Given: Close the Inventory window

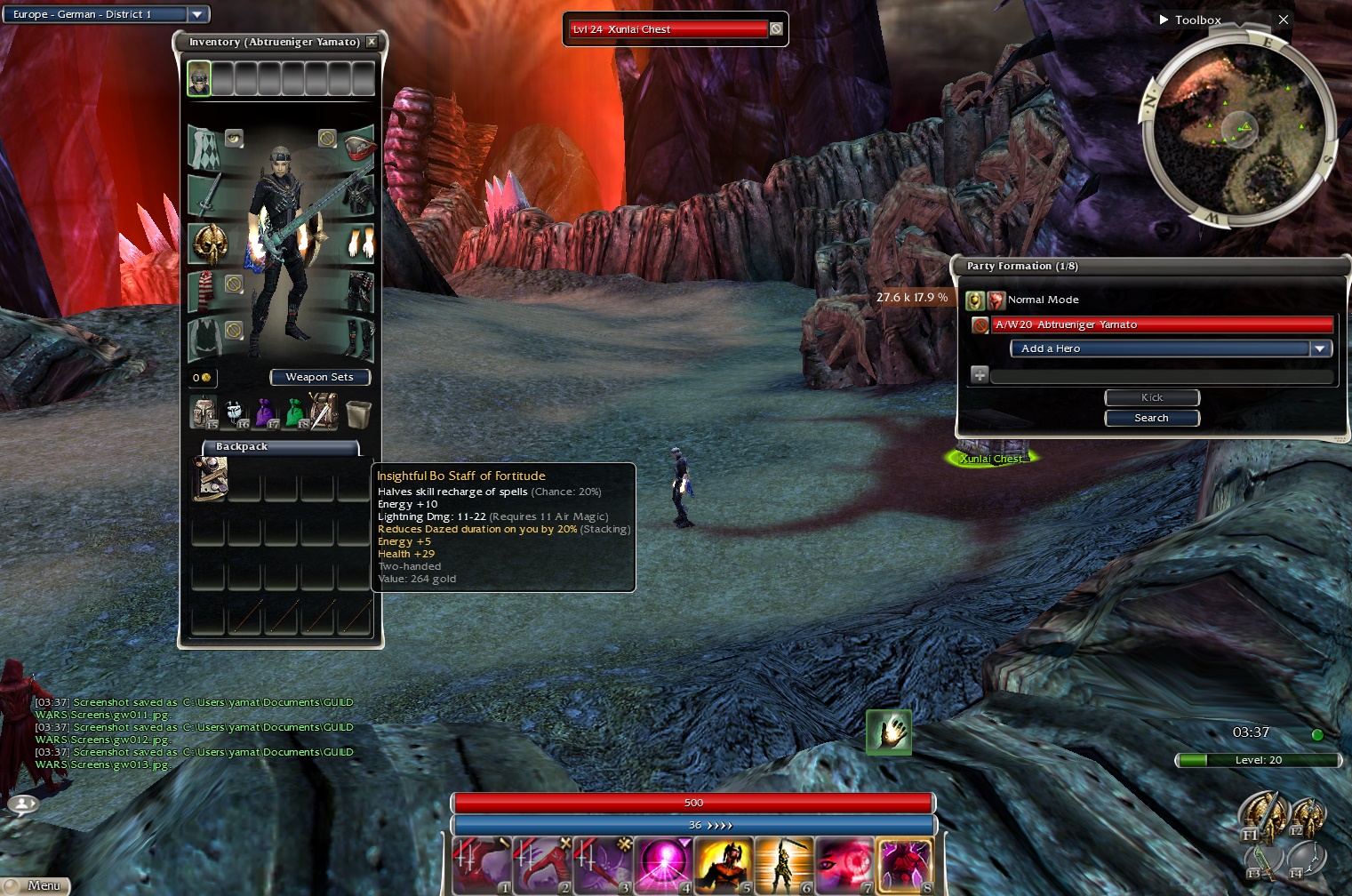Looking at the screenshot, I should click(x=372, y=42).
